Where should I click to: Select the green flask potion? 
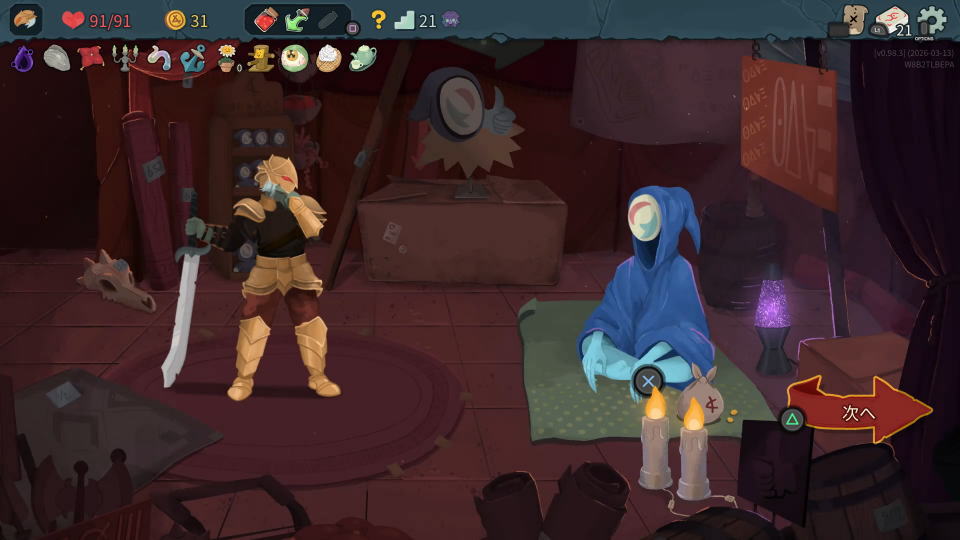297,20
